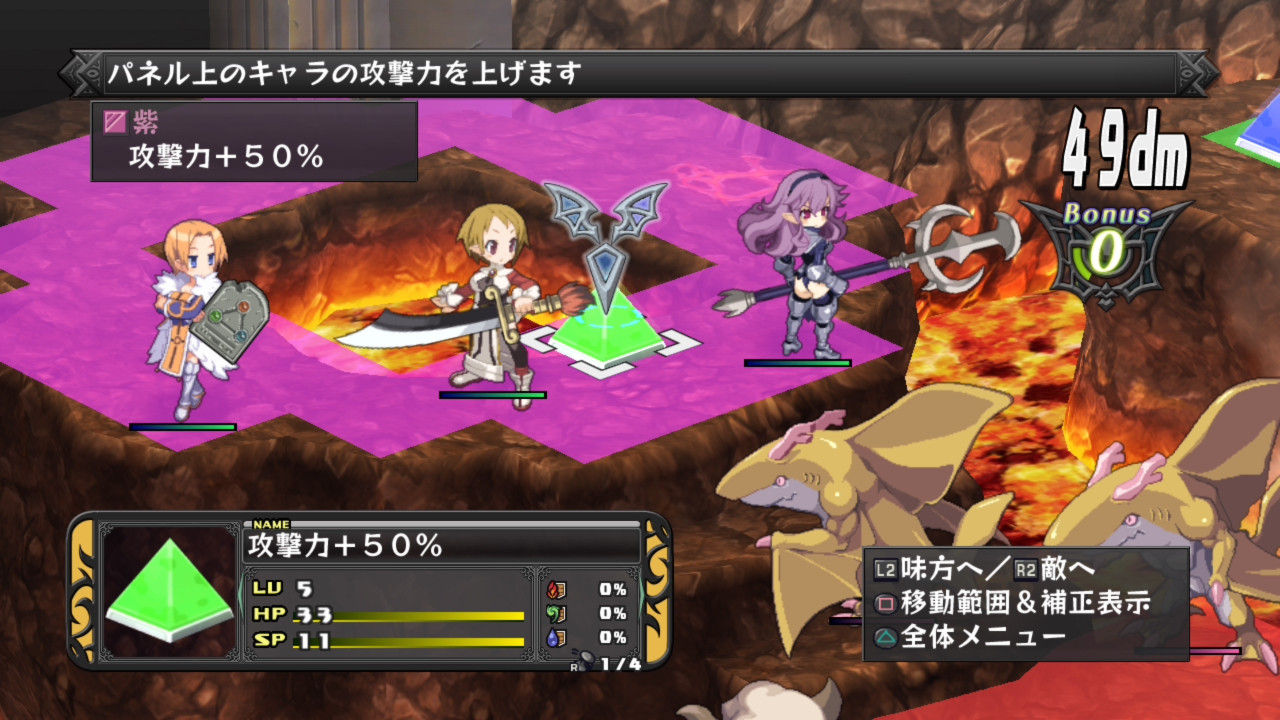Click the green pyramid portrait in status panel
The width and height of the screenshot is (1280, 720).
(x=170, y=591)
